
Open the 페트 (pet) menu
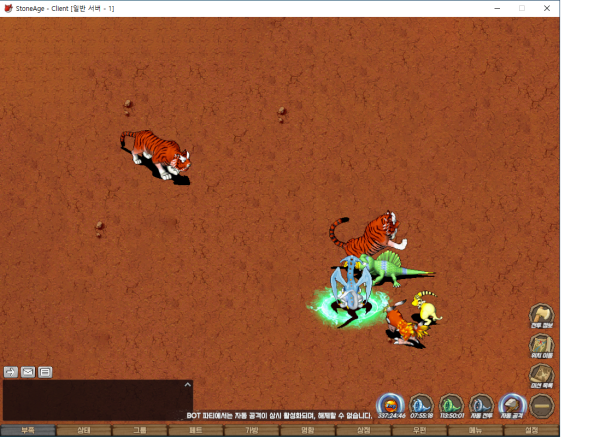pyautogui.click(x=196, y=430)
